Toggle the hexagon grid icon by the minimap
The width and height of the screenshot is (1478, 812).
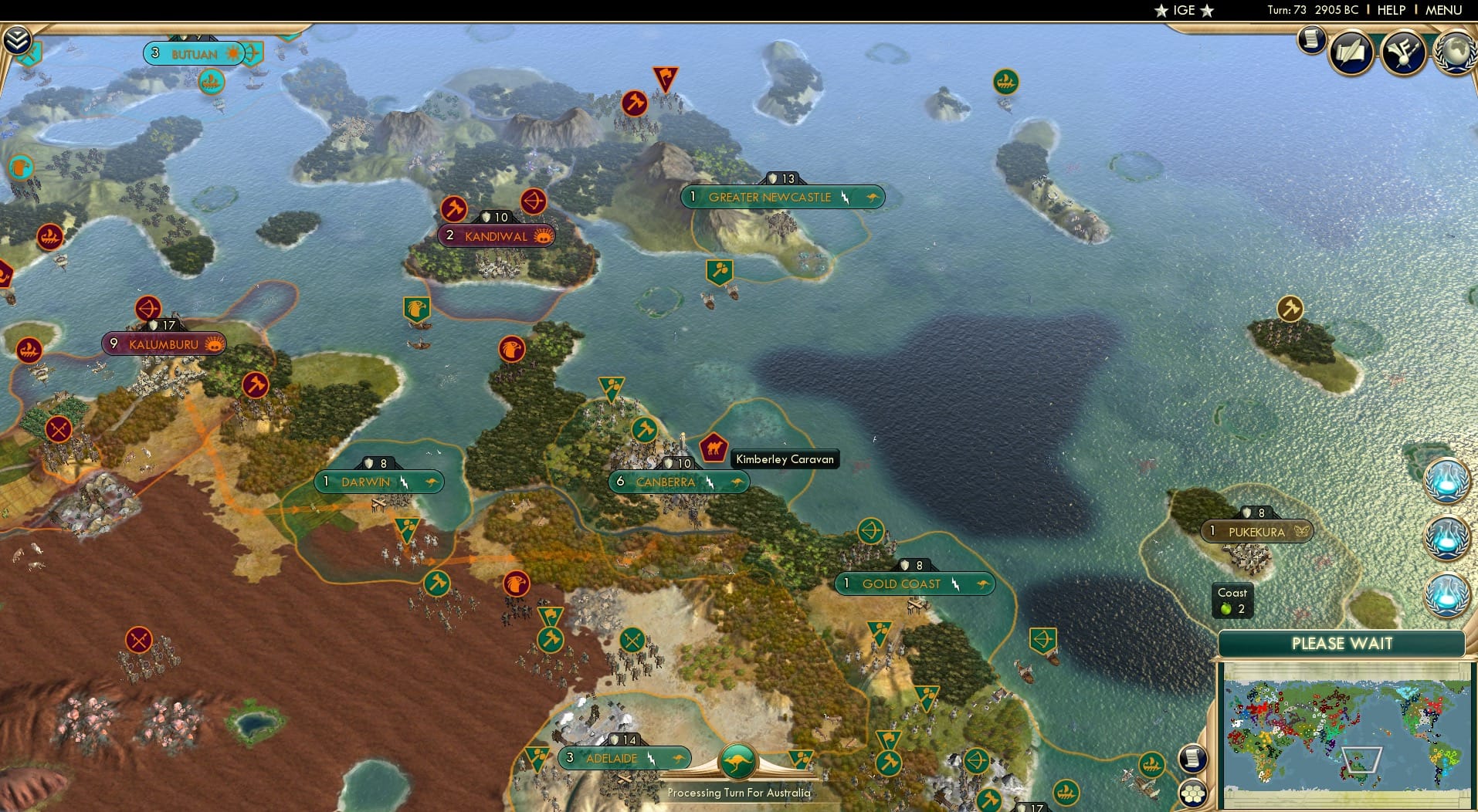[1194, 792]
